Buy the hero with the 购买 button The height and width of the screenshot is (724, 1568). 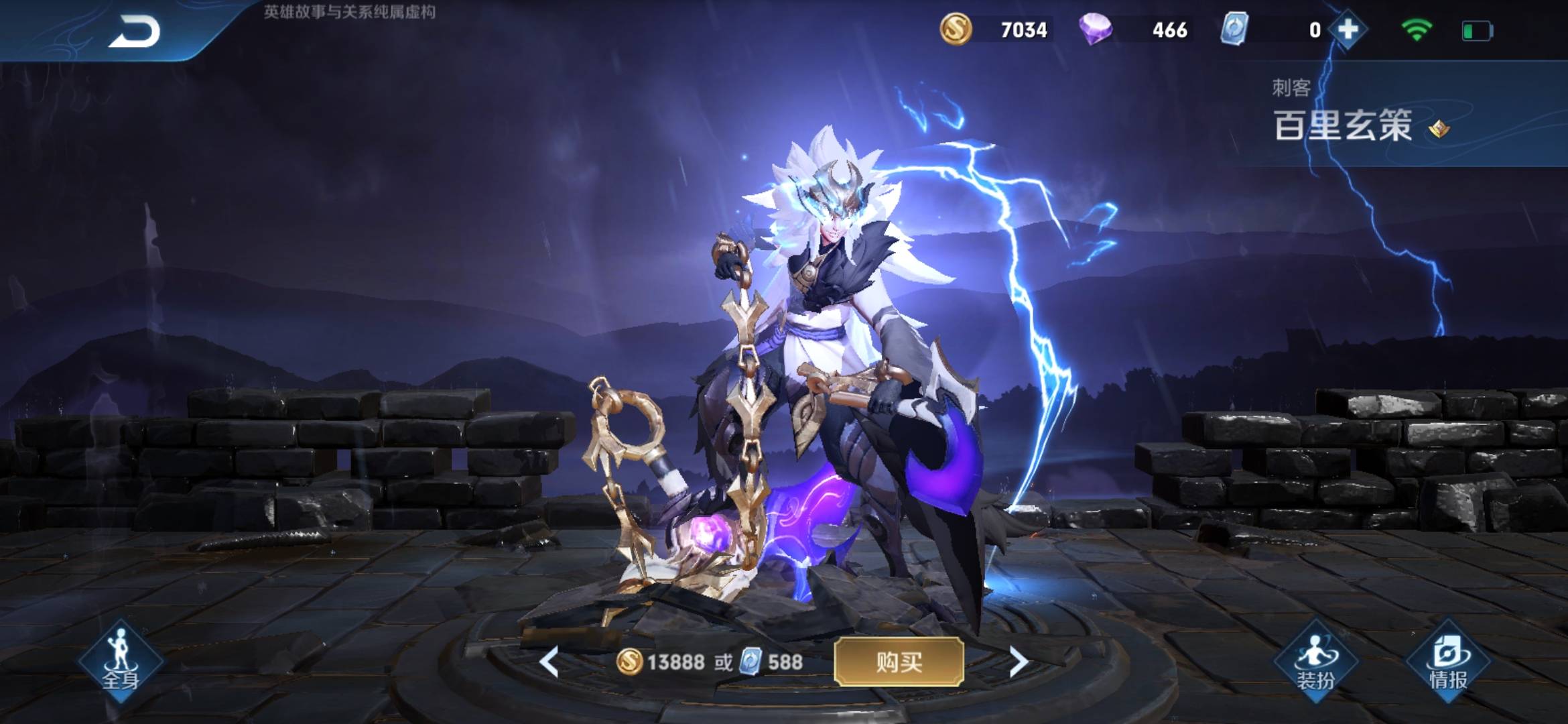click(x=899, y=662)
